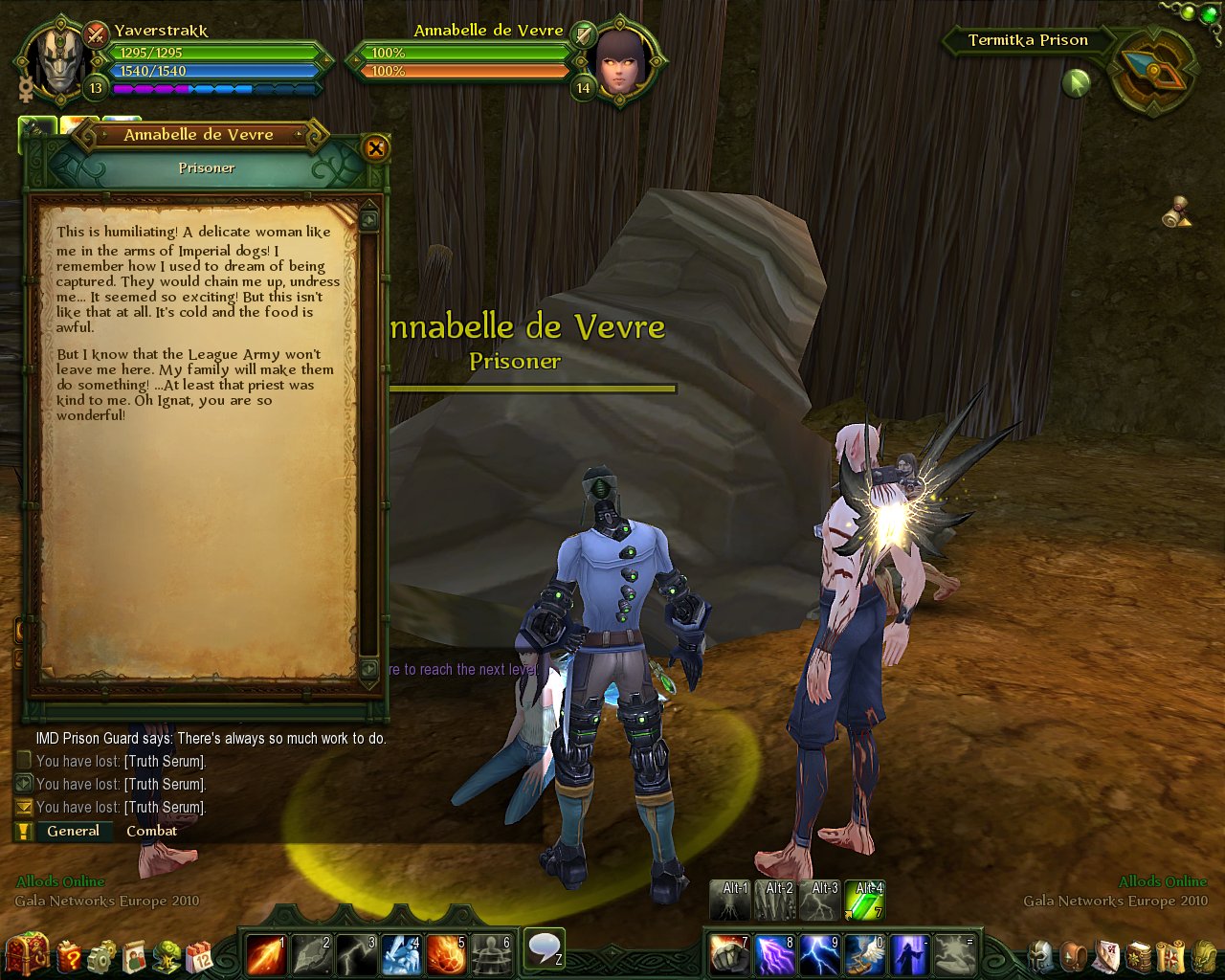Image resolution: width=1225 pixels, height=980 pixels.
Task: Cast the blue lightning ability in slot 9
Action: (819, 953)
